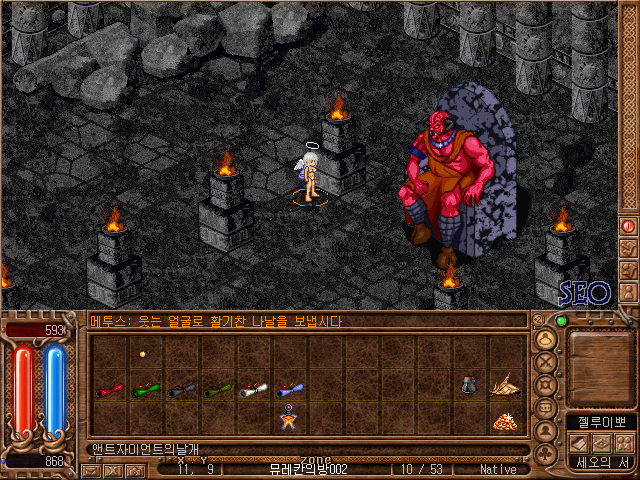Select the green scroll in inventory
The width and height of the screenshot is (640, 480).
click(x=146, y=390)
